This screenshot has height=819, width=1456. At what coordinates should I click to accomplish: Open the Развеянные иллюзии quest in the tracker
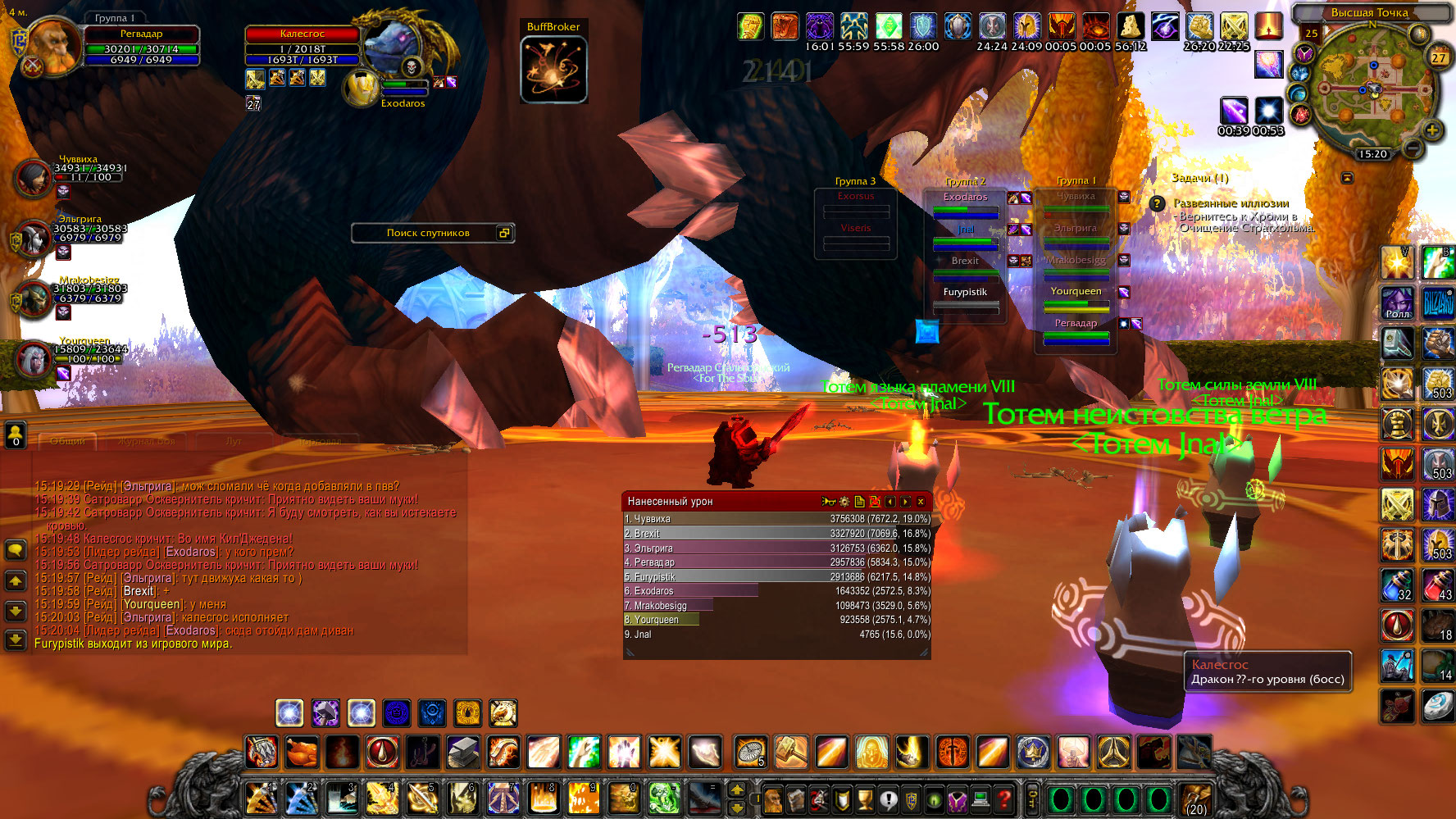[1231, 203]
